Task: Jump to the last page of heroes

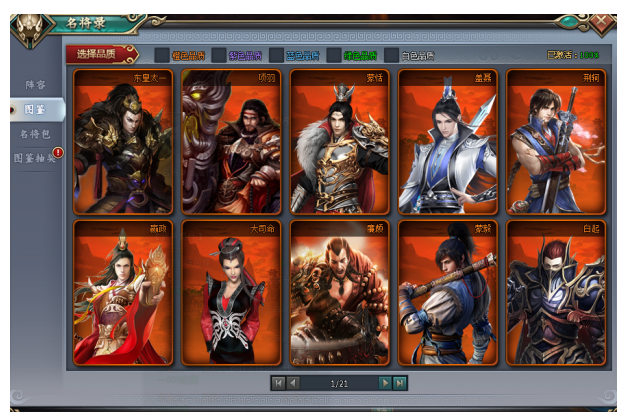Action: point(400,383)
